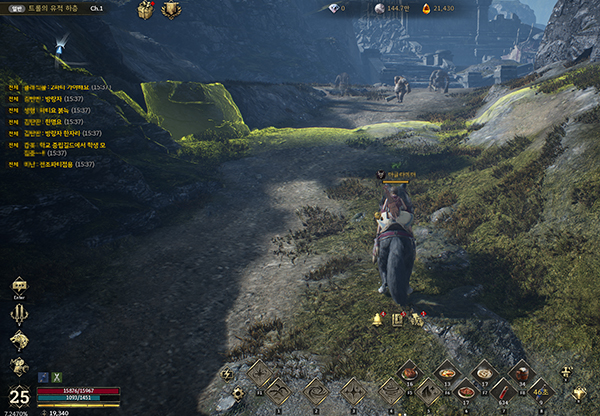600x416 pixels.
Task: Click the trophy emblem icon
Action: click(171, 10)
